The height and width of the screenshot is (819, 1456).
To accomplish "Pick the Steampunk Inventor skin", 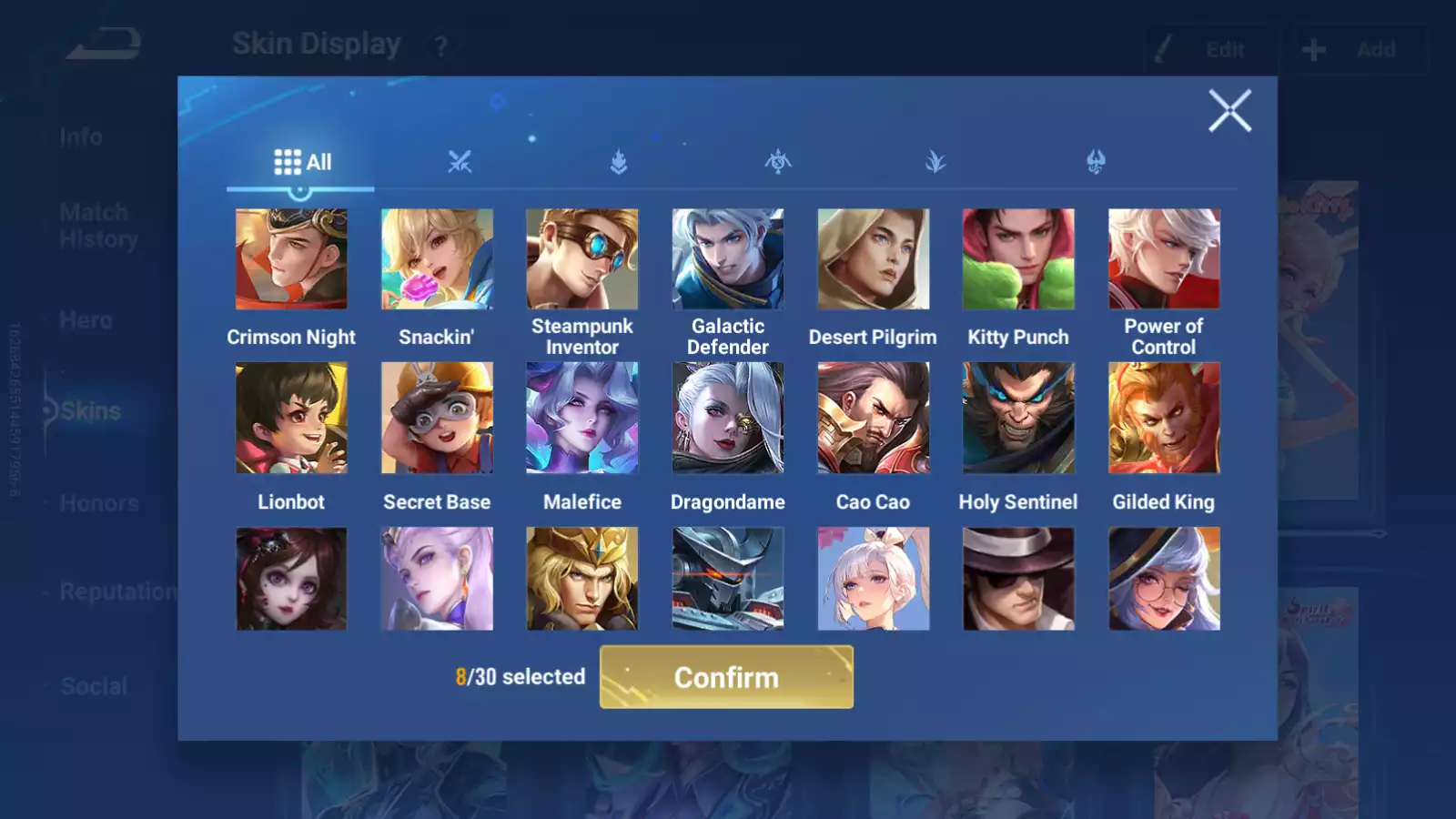I will tap(582, 259).
